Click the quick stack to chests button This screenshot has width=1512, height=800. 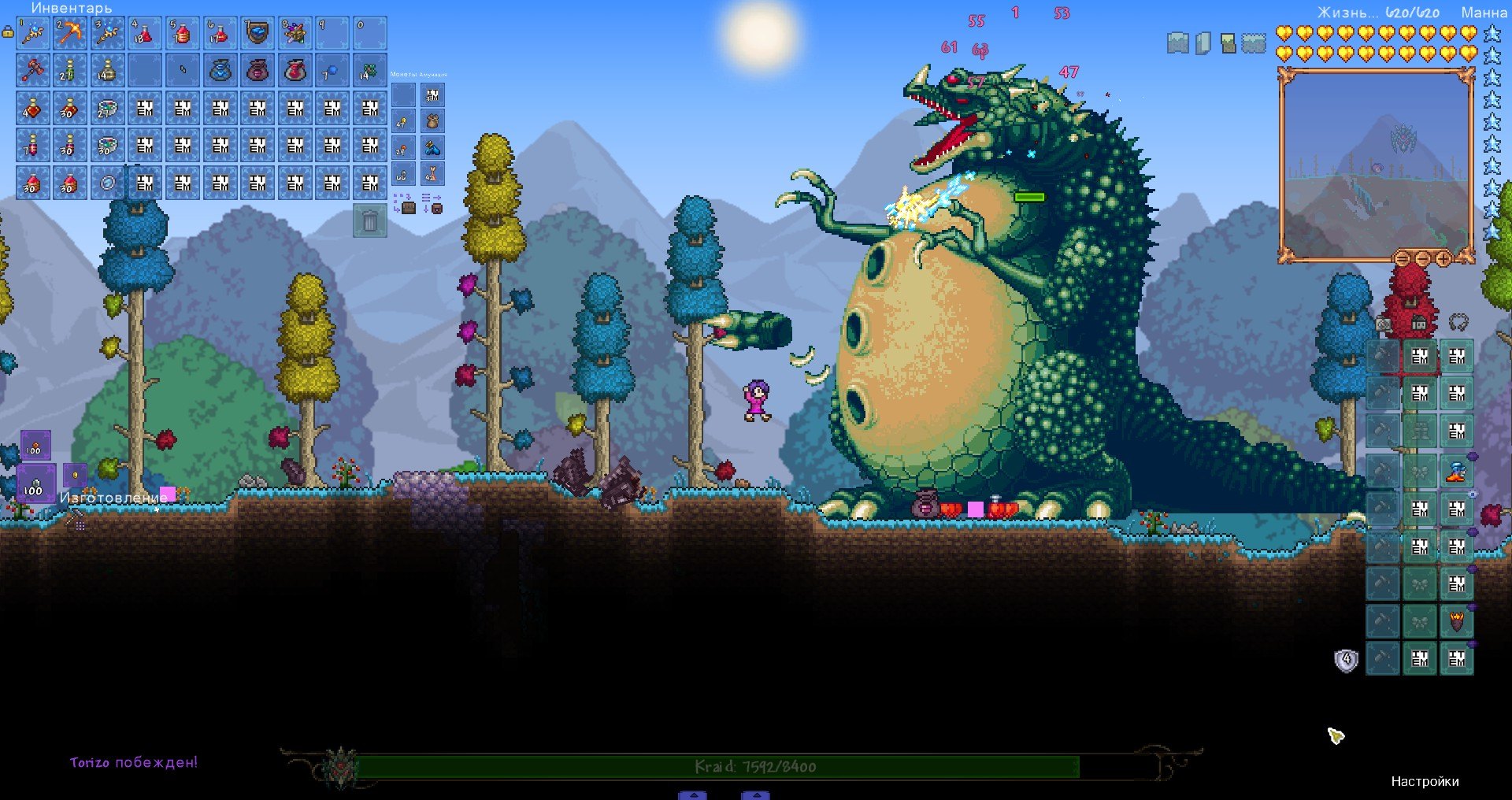click(x=404, y=204)
